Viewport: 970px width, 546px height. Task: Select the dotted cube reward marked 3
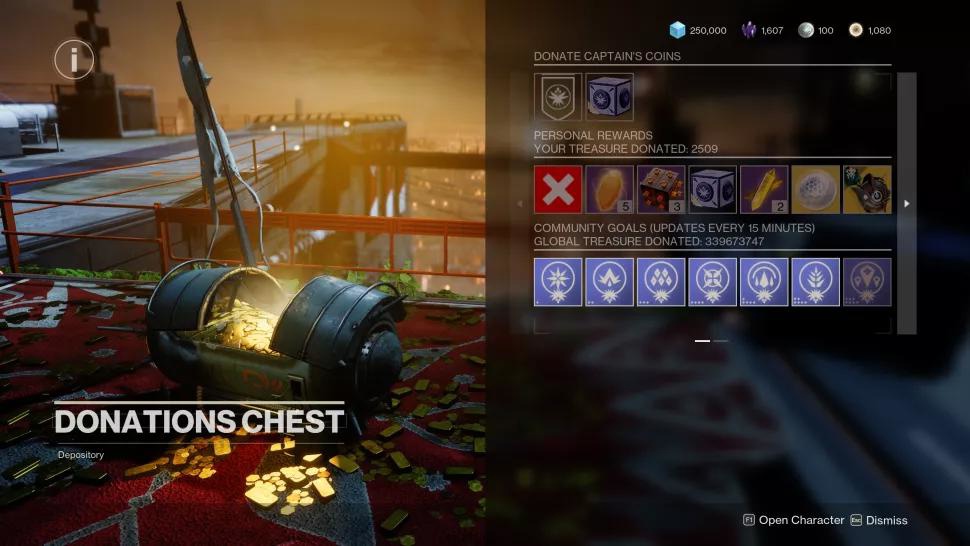point(661,190)
